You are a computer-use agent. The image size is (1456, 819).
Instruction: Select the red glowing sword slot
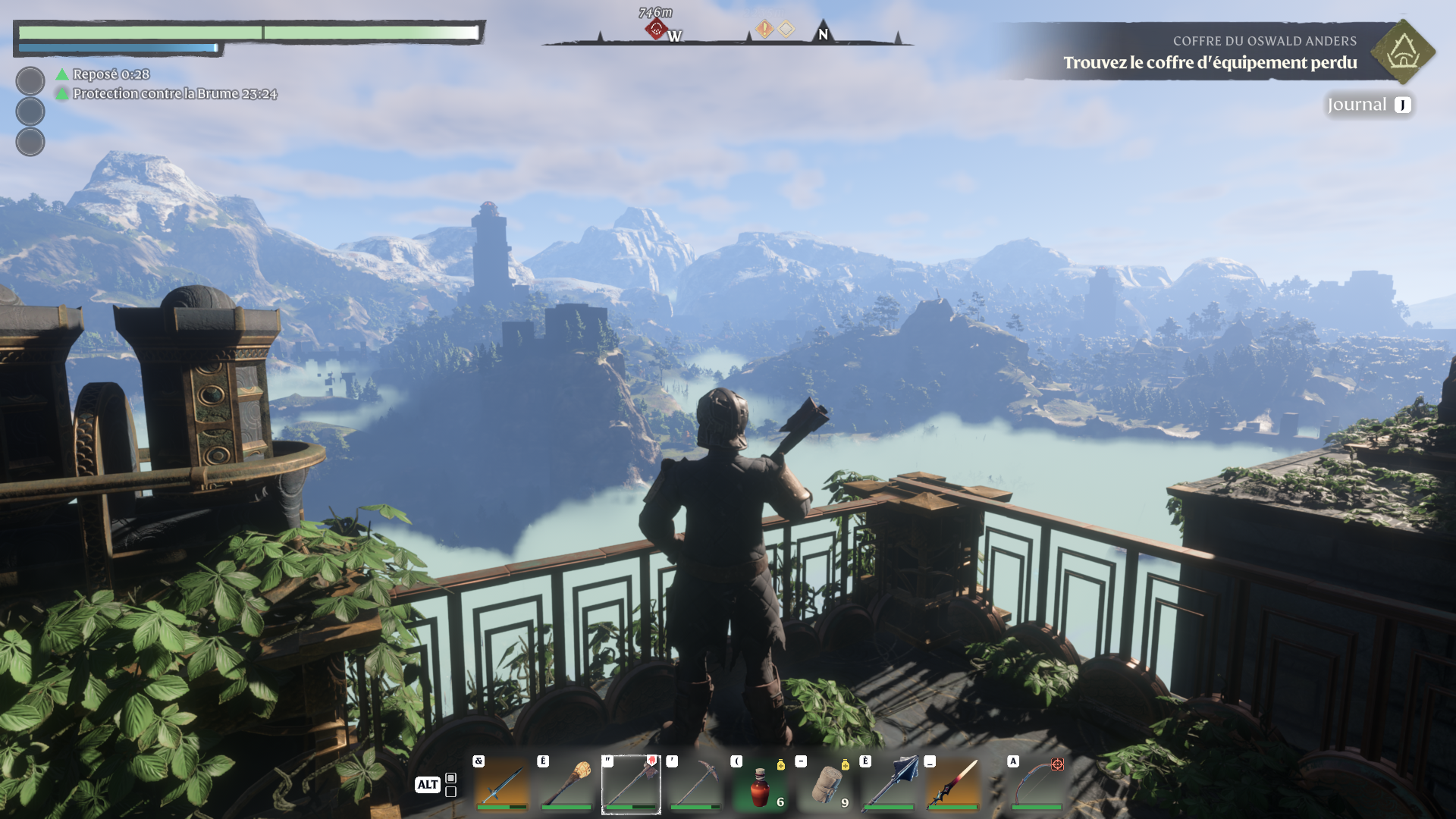[954, 783]
